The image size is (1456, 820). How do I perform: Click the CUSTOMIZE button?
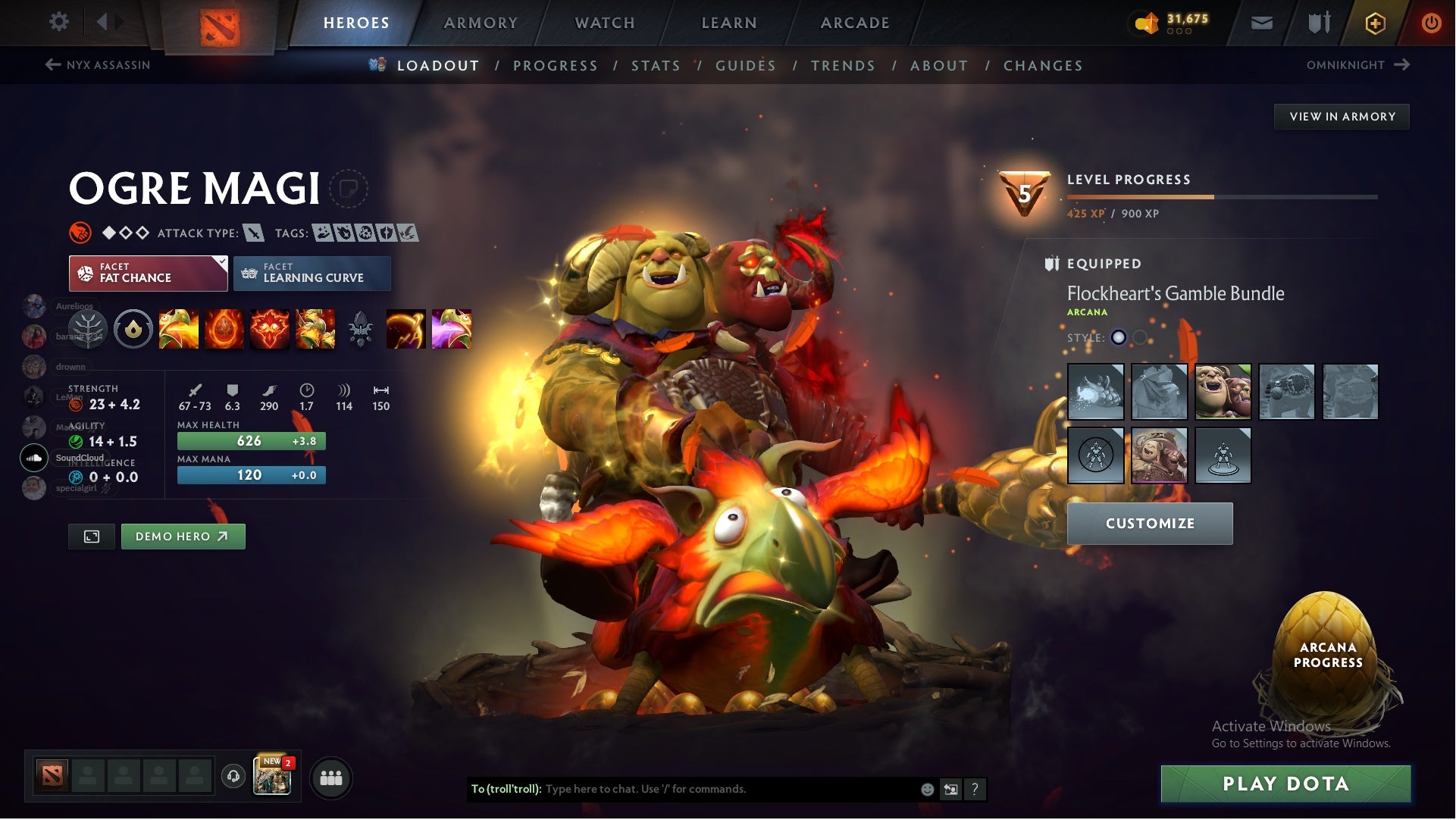(1150, 523)
